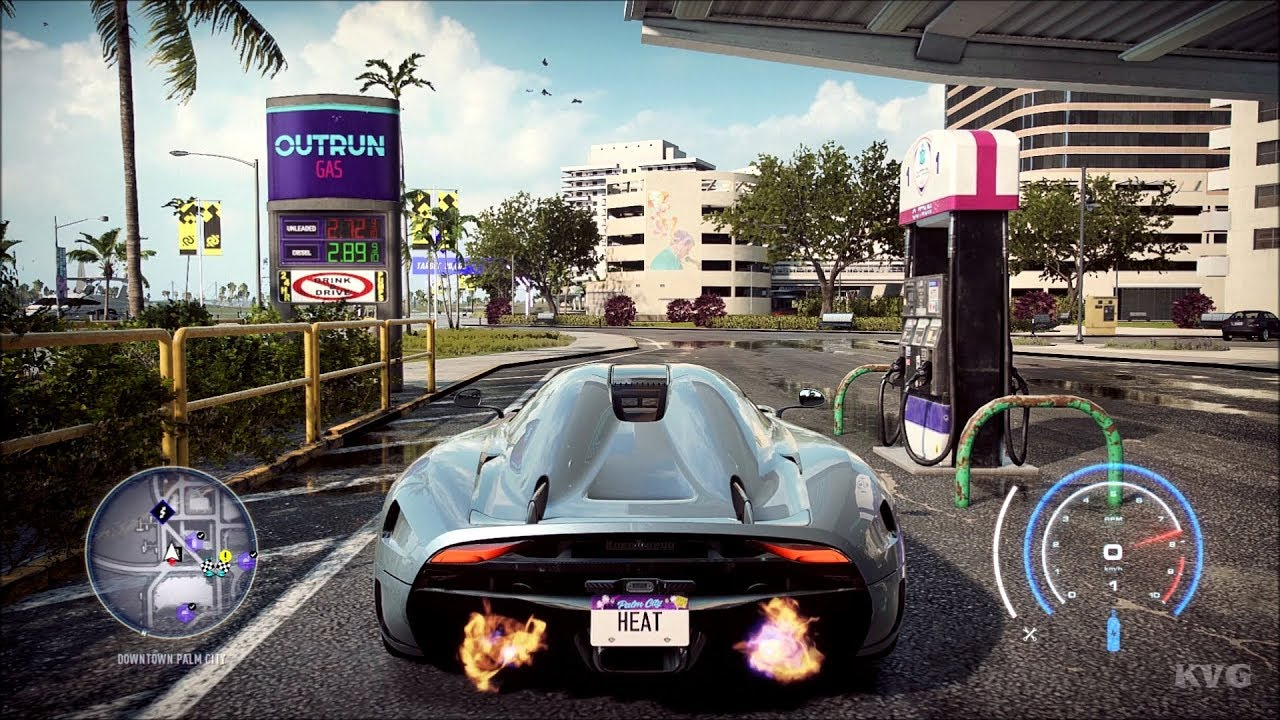Image resolution: width=1280 pixels, height=720 pixels.
Task: Click the crossed wrenches repair icon
Action: pyautogui.click(x=1030, y=633)
